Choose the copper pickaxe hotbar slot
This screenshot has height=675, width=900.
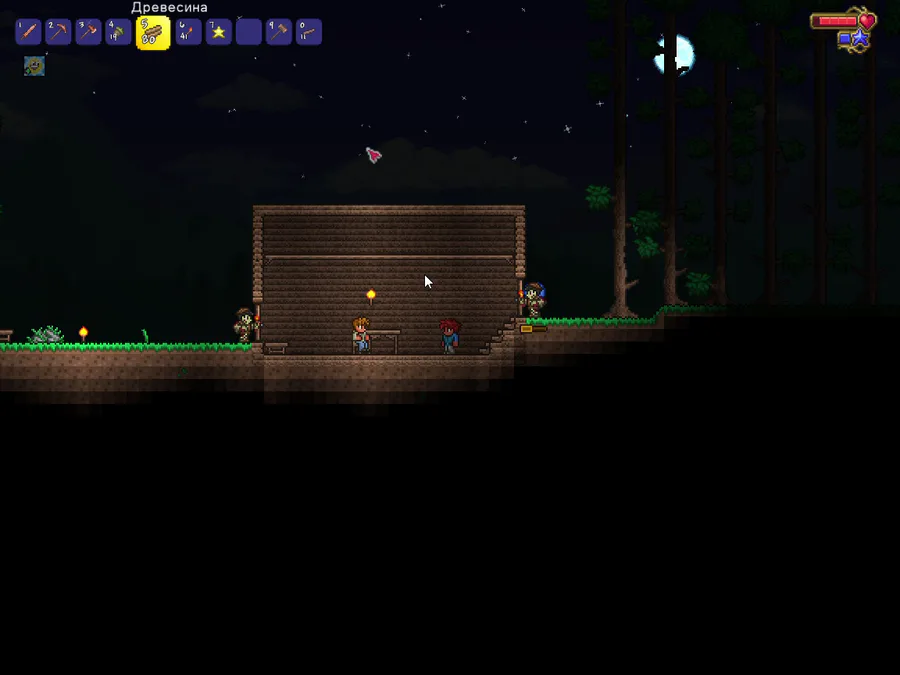pos(58,32)
